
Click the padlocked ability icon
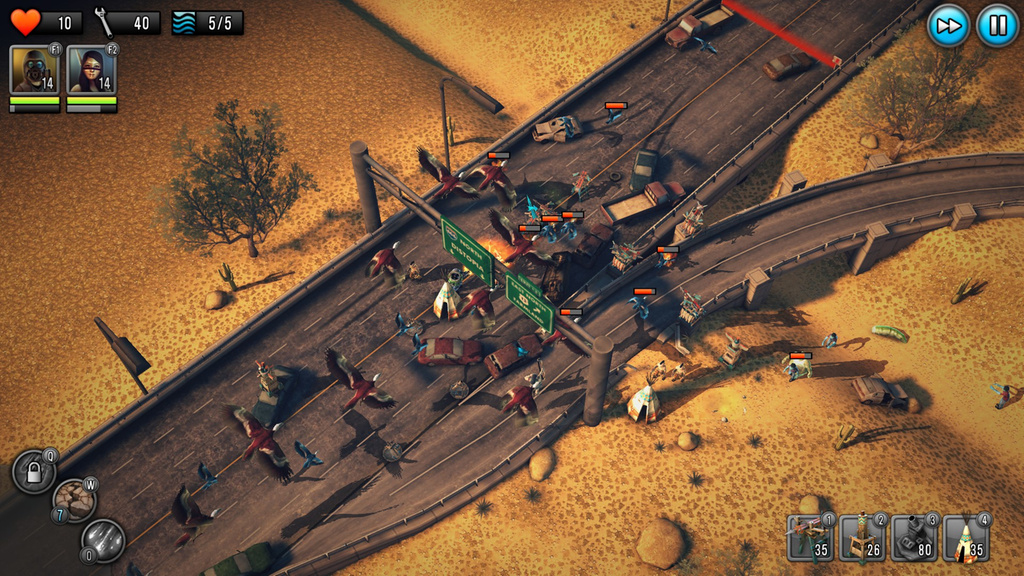pyautogui.click(x=33, y=472)
